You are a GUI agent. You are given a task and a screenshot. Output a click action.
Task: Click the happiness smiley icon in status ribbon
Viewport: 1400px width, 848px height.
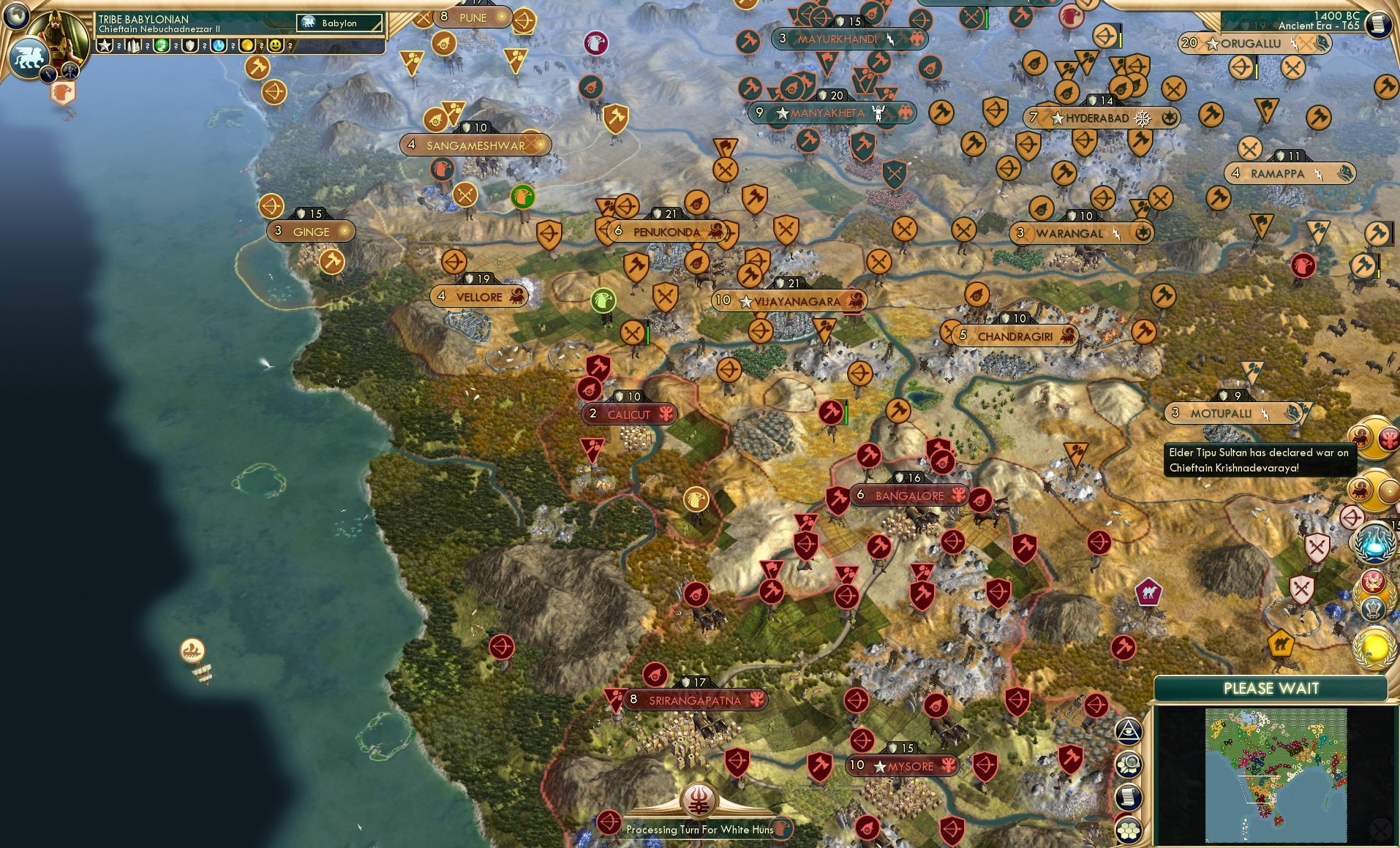coord(276,45)
